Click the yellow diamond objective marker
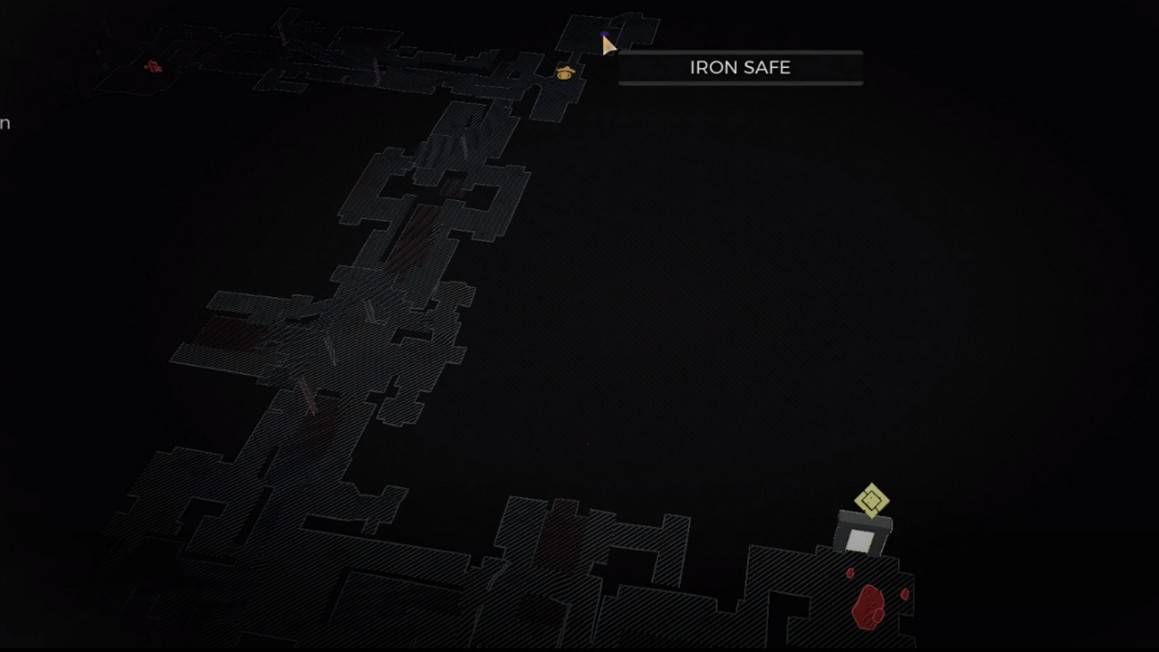The width and height of the screenshot is (1159, 652). click(x=872, y=499)
